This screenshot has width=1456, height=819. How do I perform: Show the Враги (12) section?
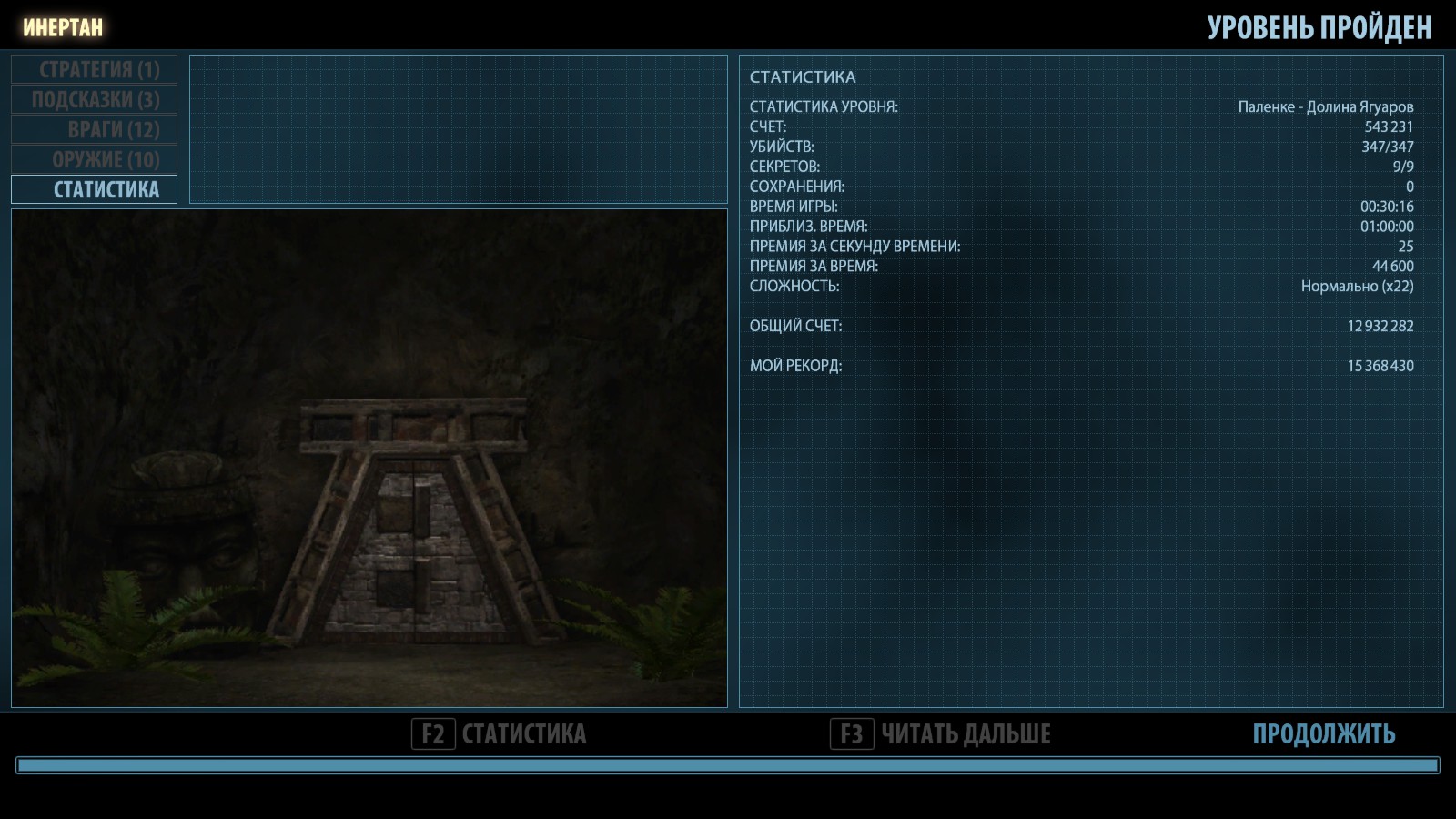(x=95, y=130)
